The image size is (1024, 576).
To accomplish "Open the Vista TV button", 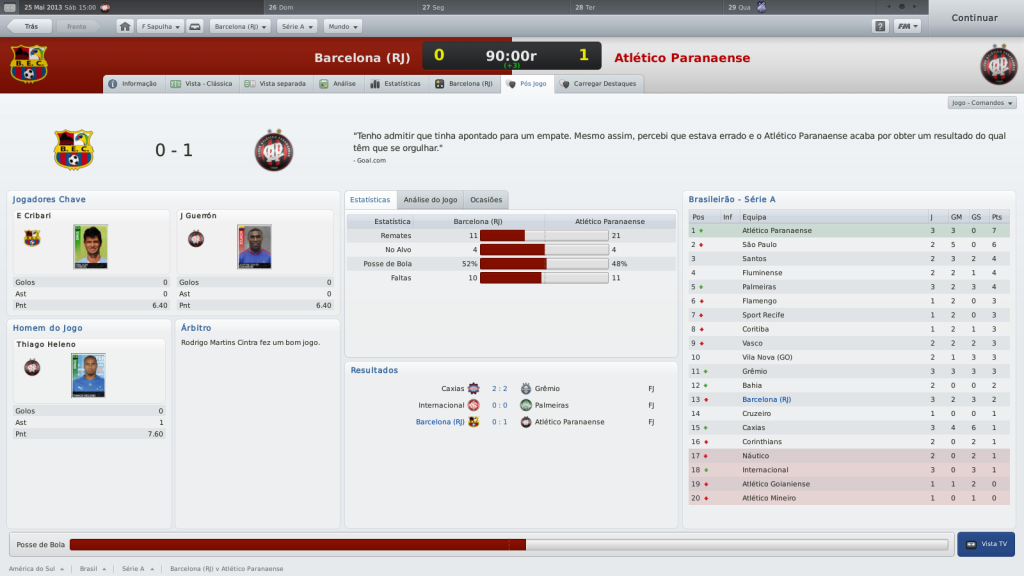I will click(x=986, y=544).
